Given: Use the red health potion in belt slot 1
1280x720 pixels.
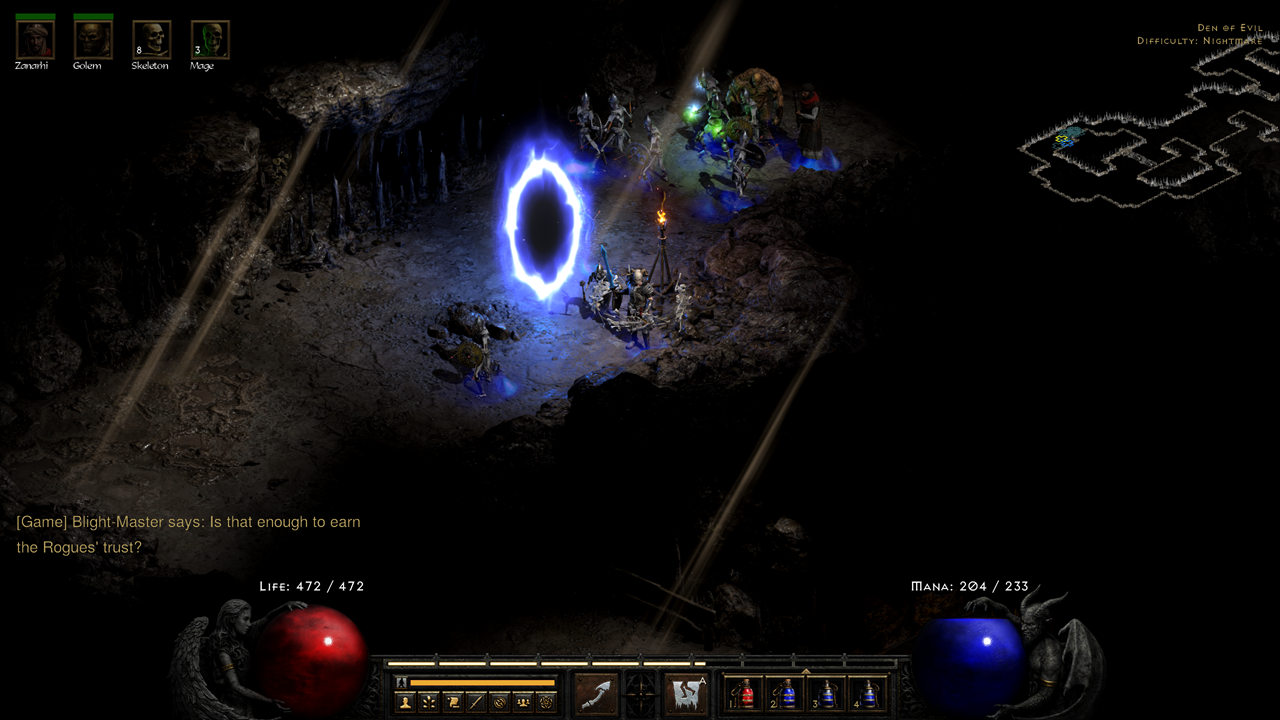Looking at the screenshot, I should [747, 694].
